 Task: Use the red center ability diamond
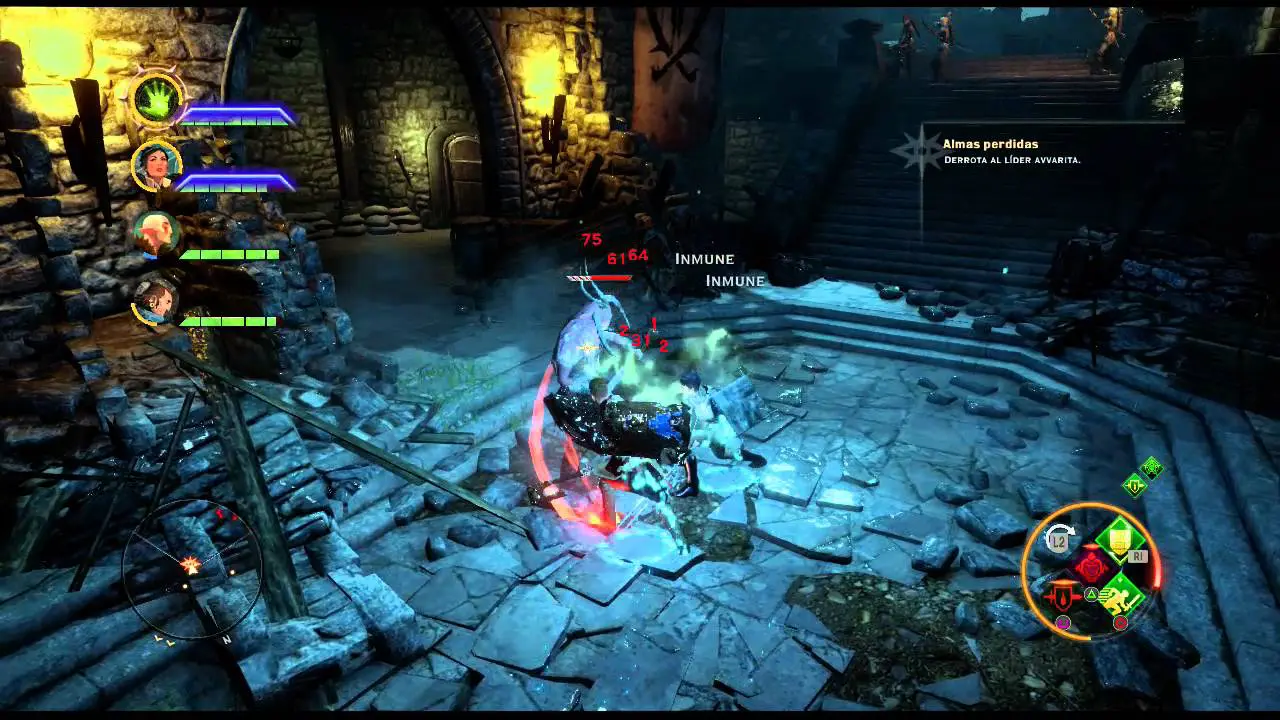click(x=1090, y=567)
